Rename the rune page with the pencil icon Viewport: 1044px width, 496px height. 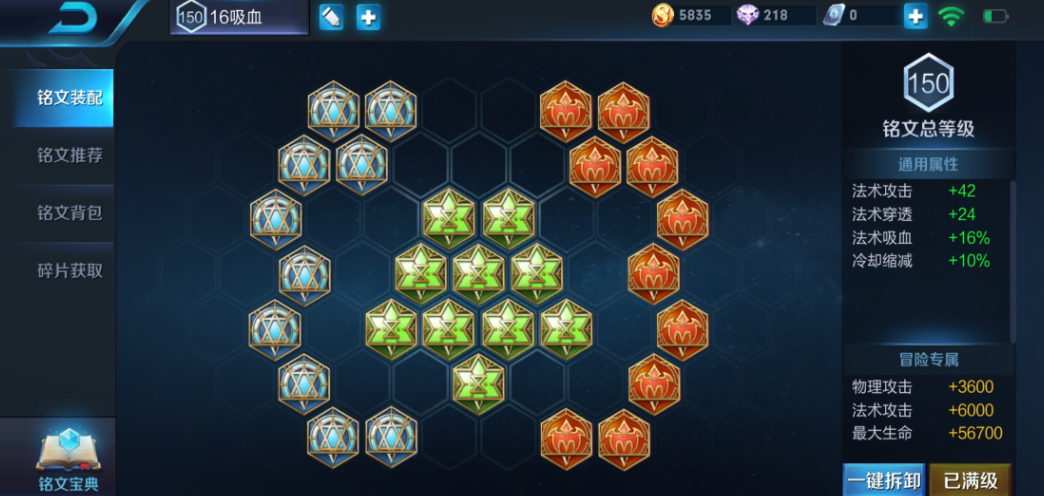tap(331, 17)
